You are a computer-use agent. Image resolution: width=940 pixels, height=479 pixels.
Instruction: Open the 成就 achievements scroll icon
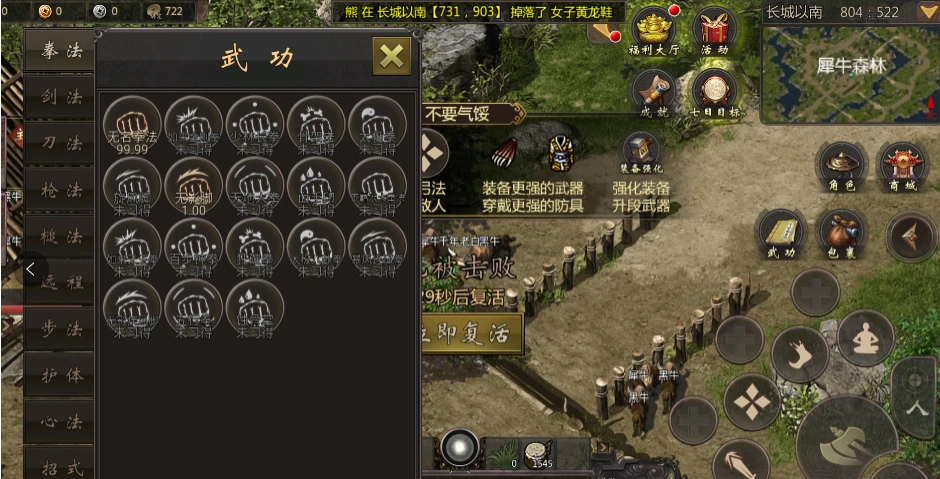654,92
